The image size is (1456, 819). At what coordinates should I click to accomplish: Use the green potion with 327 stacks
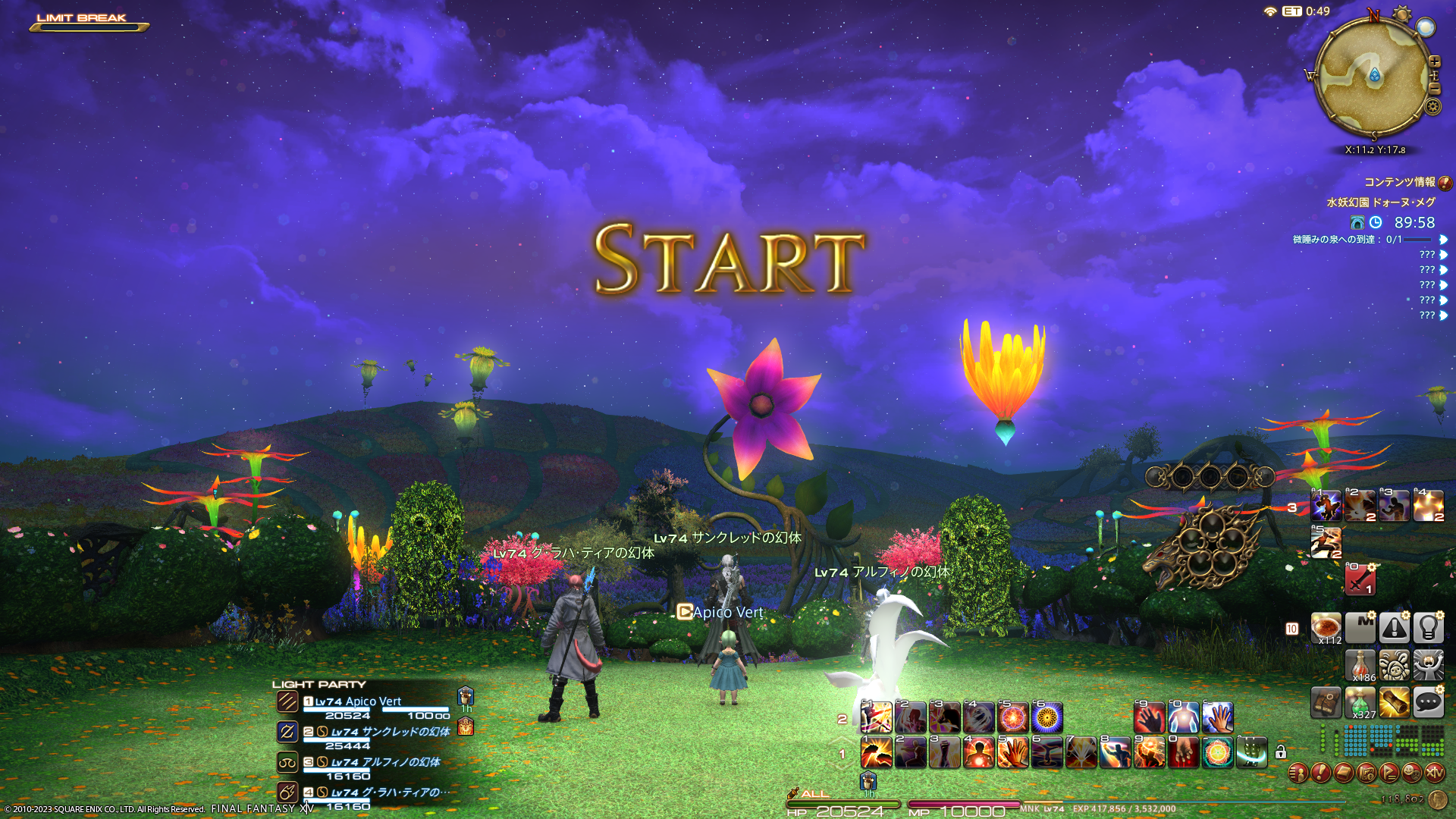coord(1360,703)
